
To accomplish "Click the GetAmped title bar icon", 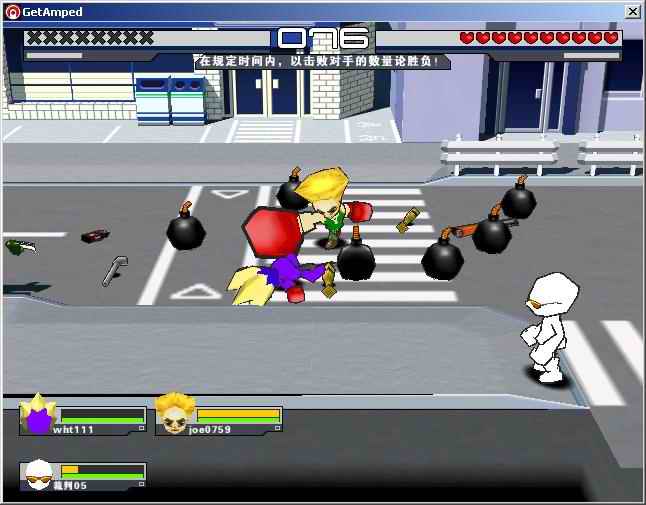I will pyautogui.click(x=11, y=11).
